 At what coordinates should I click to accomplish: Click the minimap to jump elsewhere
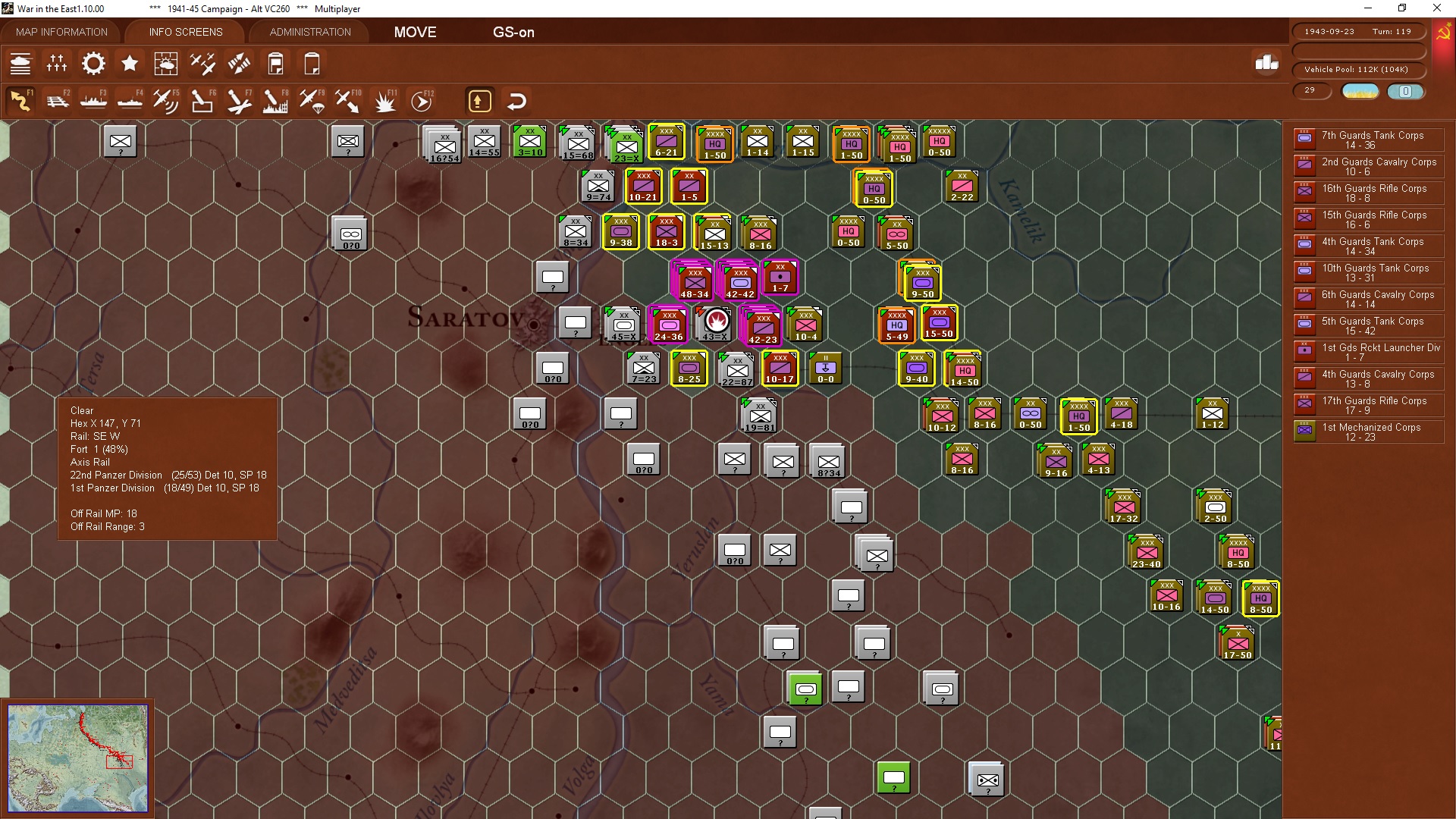pyautogui.click(x=78, y=758)
